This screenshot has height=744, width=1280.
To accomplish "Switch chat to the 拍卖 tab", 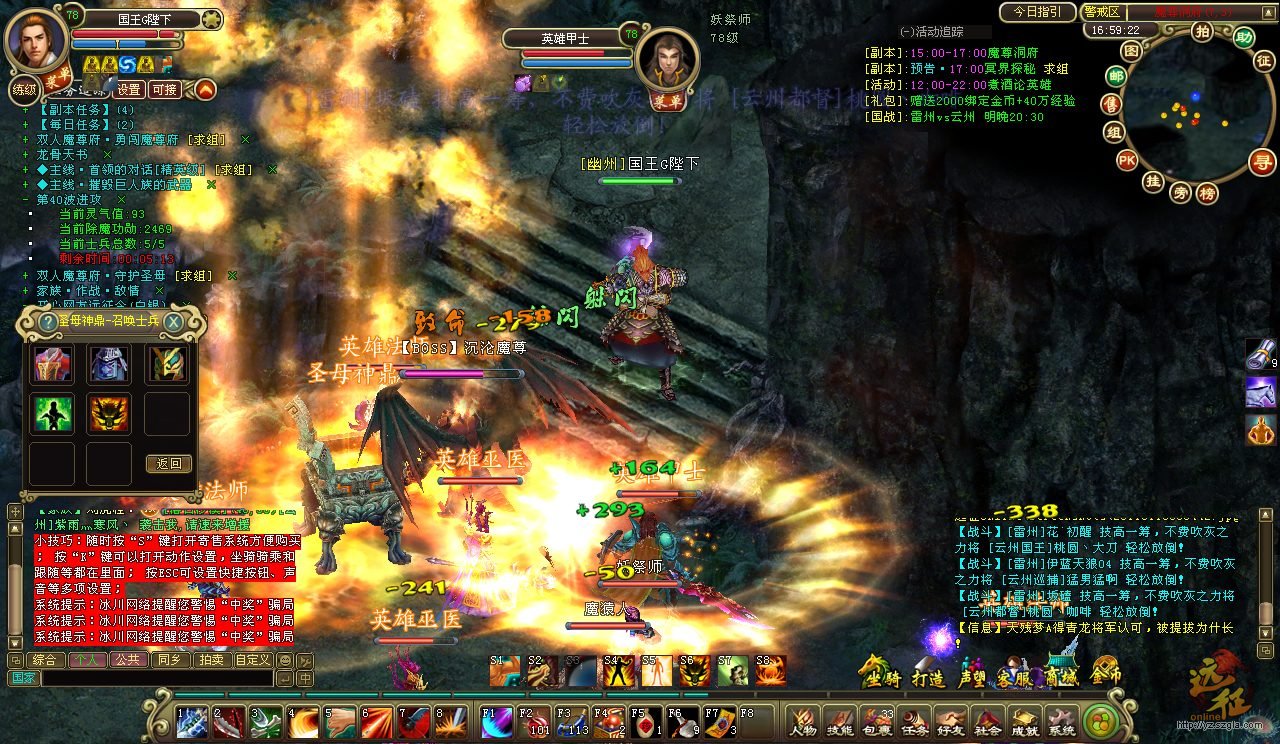I will tap(211, 660).
